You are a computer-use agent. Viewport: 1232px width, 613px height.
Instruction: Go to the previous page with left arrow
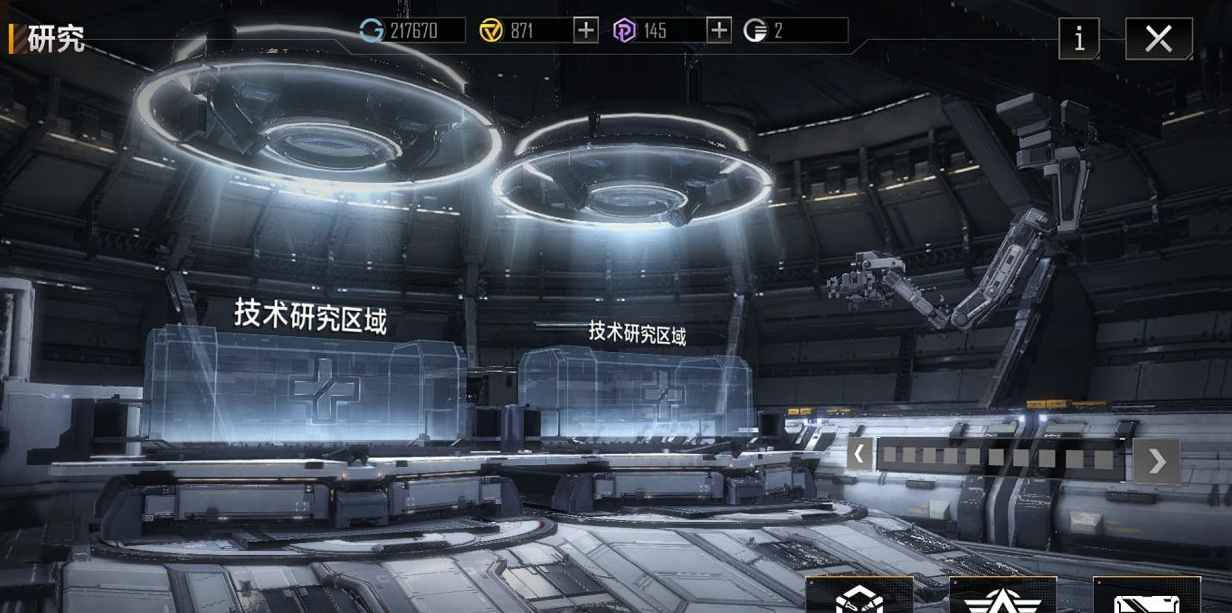click(859, 456)
